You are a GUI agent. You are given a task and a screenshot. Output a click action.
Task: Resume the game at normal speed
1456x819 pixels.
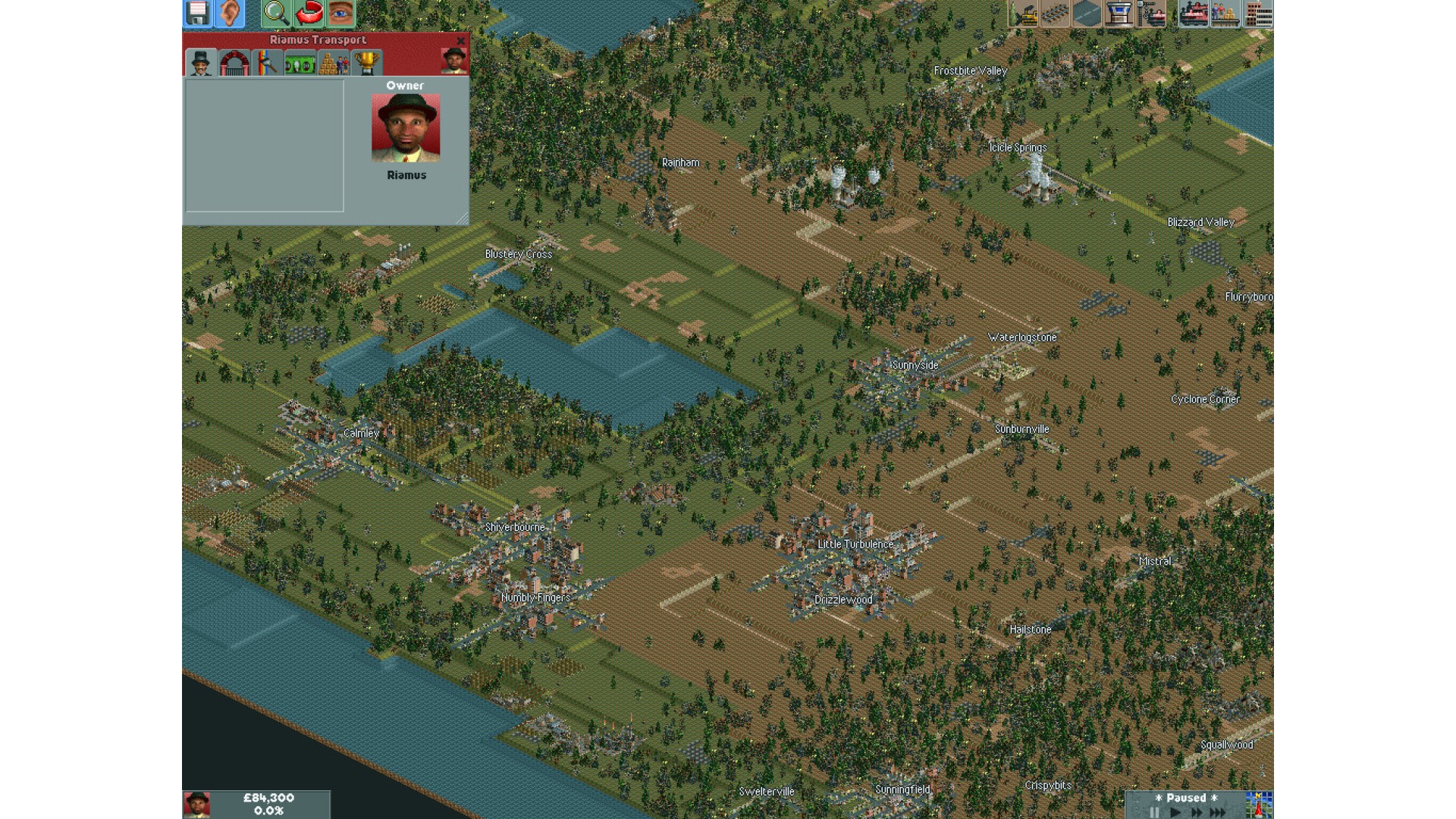(1175, 812)
